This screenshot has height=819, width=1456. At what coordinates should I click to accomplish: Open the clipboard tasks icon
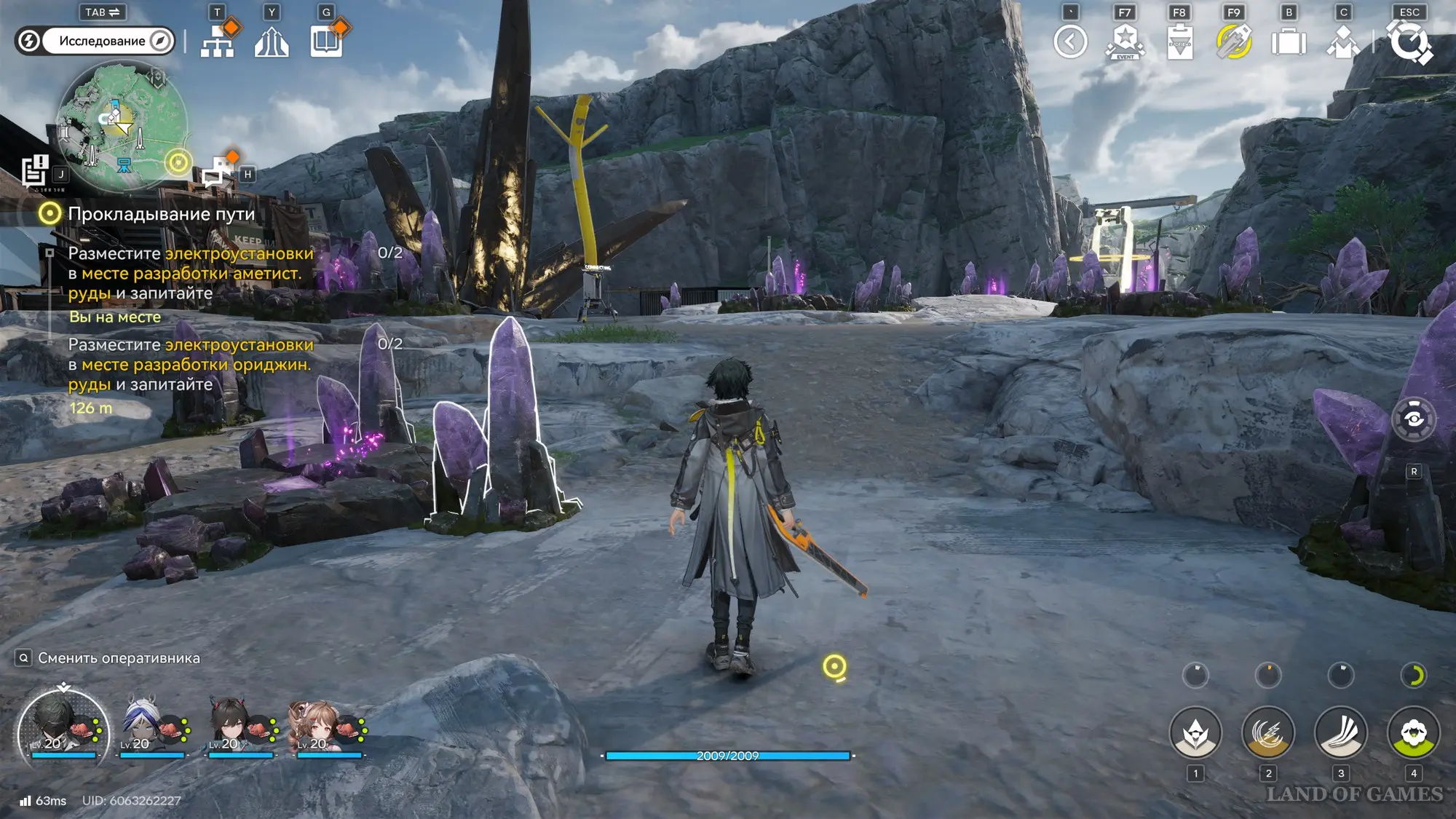coord(1179,41)
